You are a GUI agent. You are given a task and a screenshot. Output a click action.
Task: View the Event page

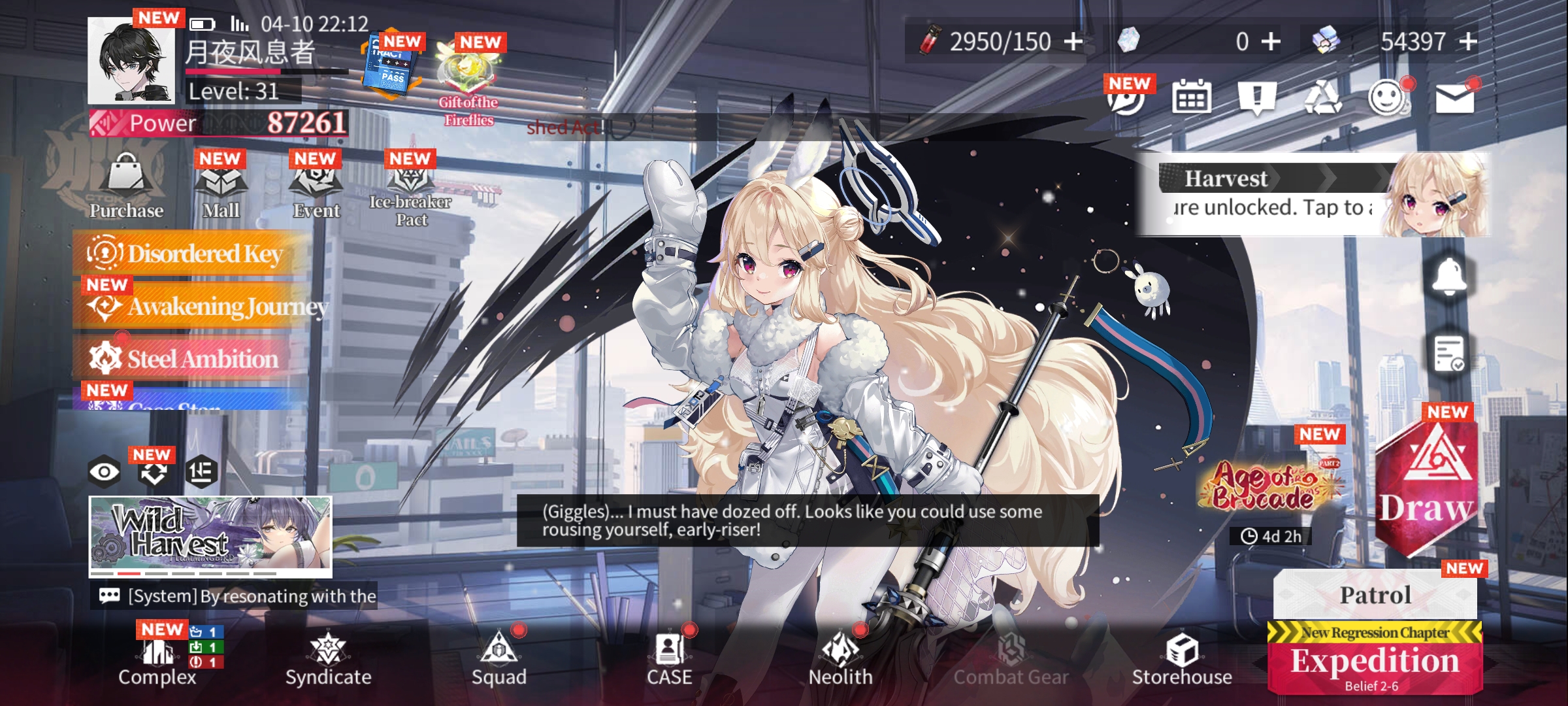(x=316, y=190)
